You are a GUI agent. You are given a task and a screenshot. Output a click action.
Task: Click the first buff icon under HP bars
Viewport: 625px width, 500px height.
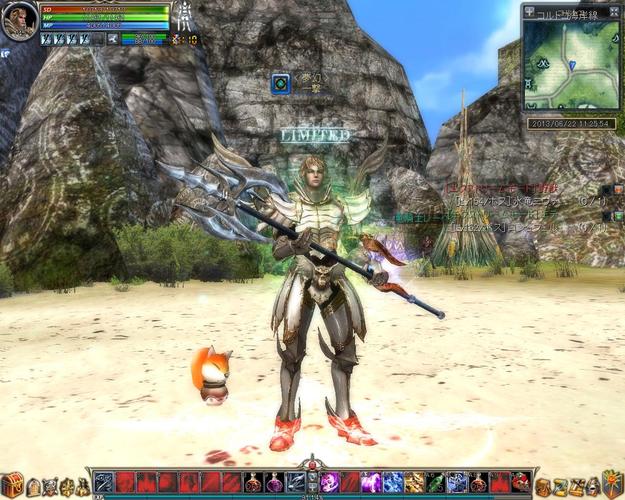click(x=49, y=40)
